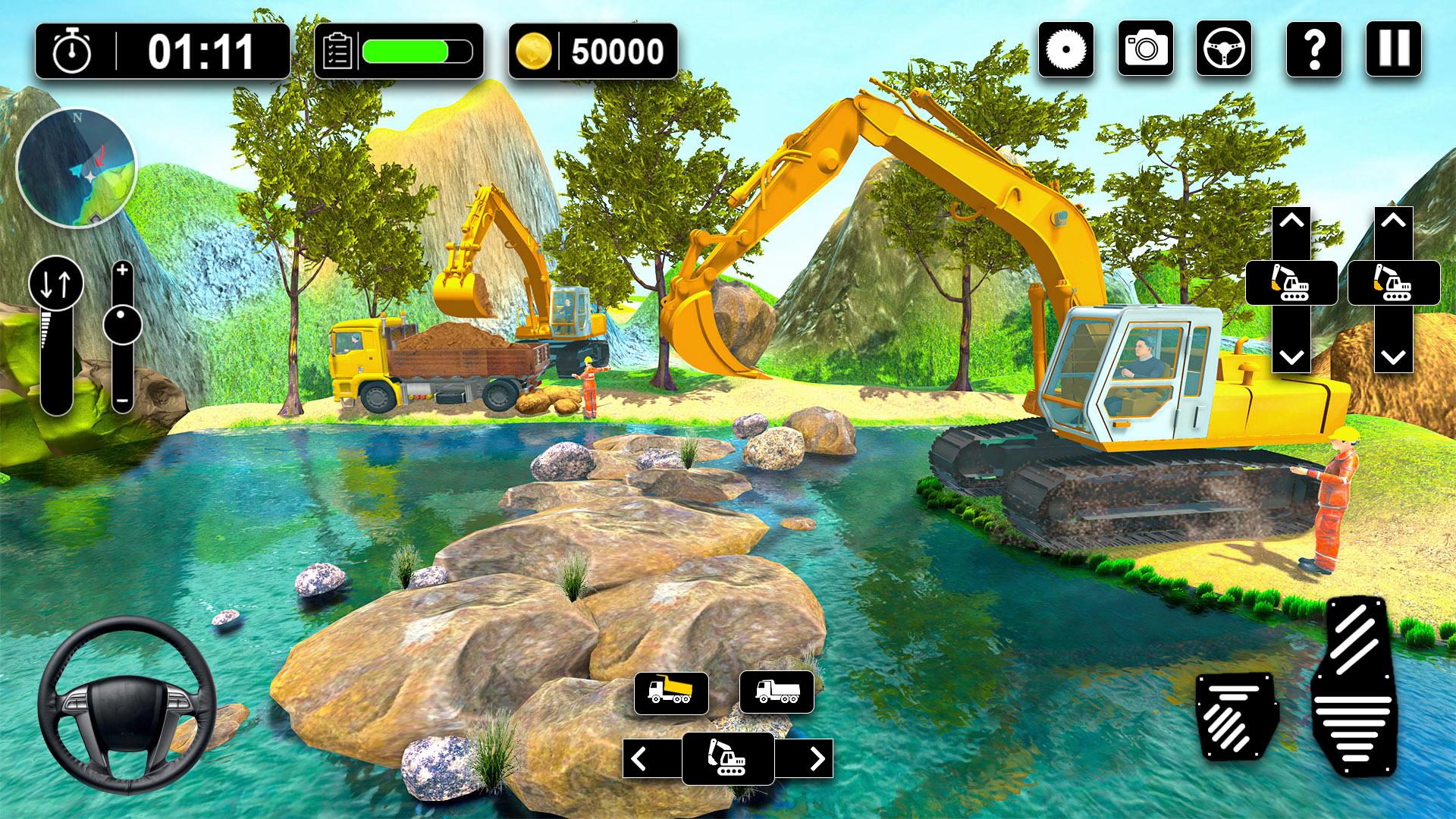Click the round slider knob

[x=122, y=324]
